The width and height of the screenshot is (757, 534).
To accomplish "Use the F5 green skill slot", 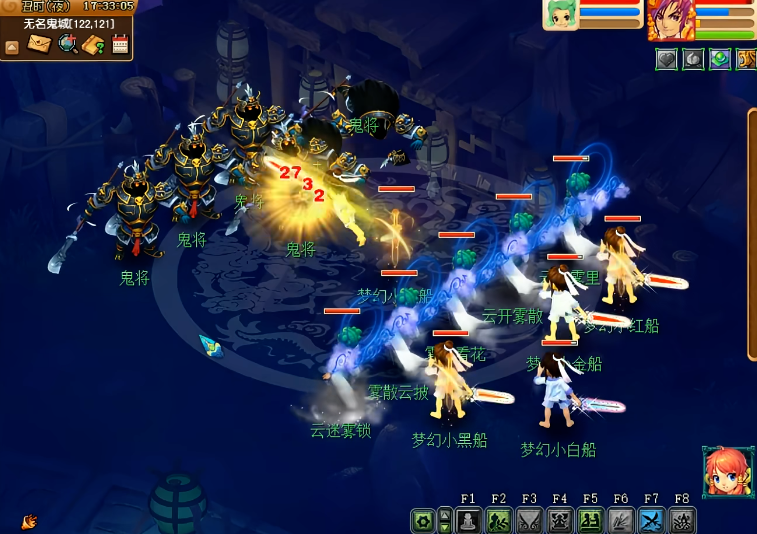I will pos(590,521).
